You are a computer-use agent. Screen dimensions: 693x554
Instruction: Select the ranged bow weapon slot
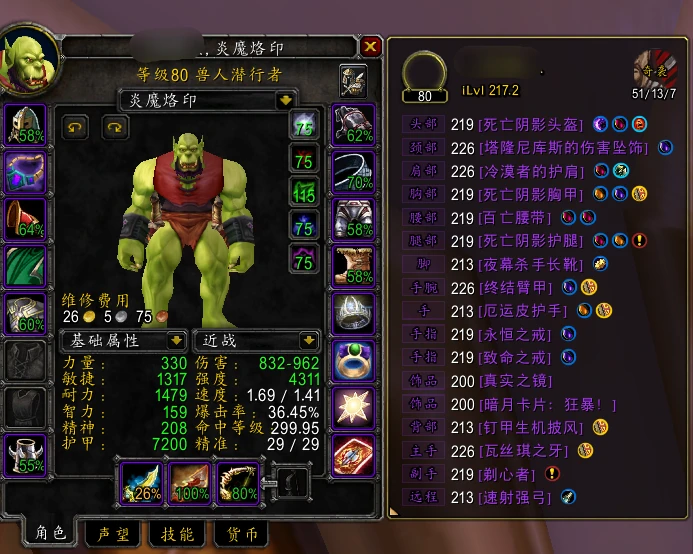point(238,482)
